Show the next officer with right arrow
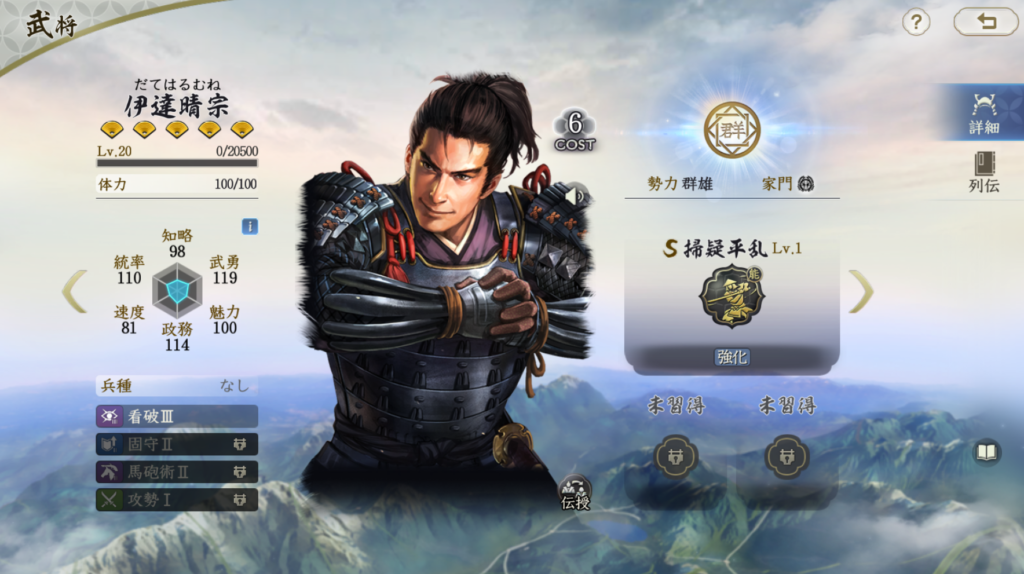Screen dimensions: 1024x574 [x=861, y=291]
